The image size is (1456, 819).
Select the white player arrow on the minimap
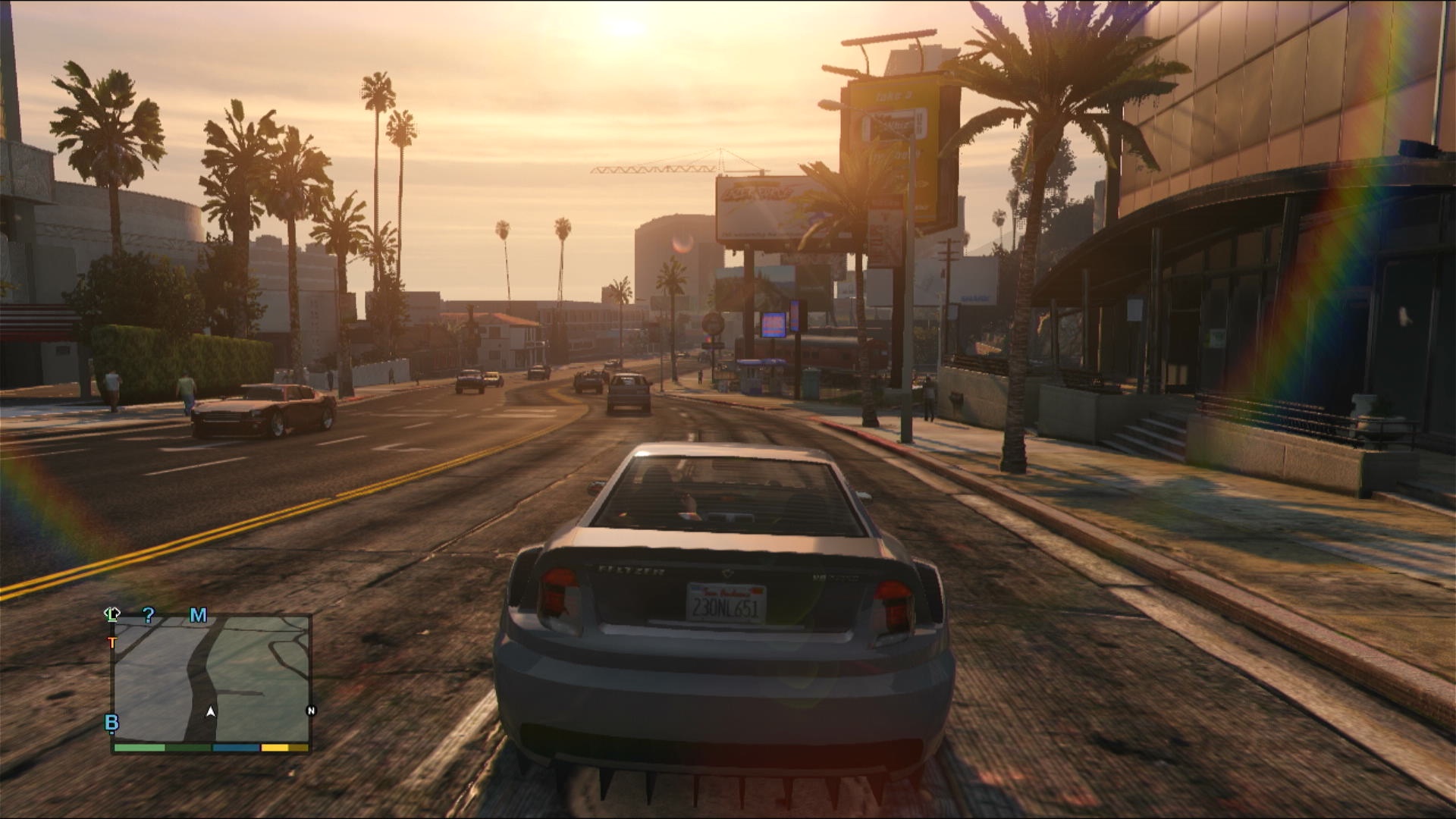210,711
